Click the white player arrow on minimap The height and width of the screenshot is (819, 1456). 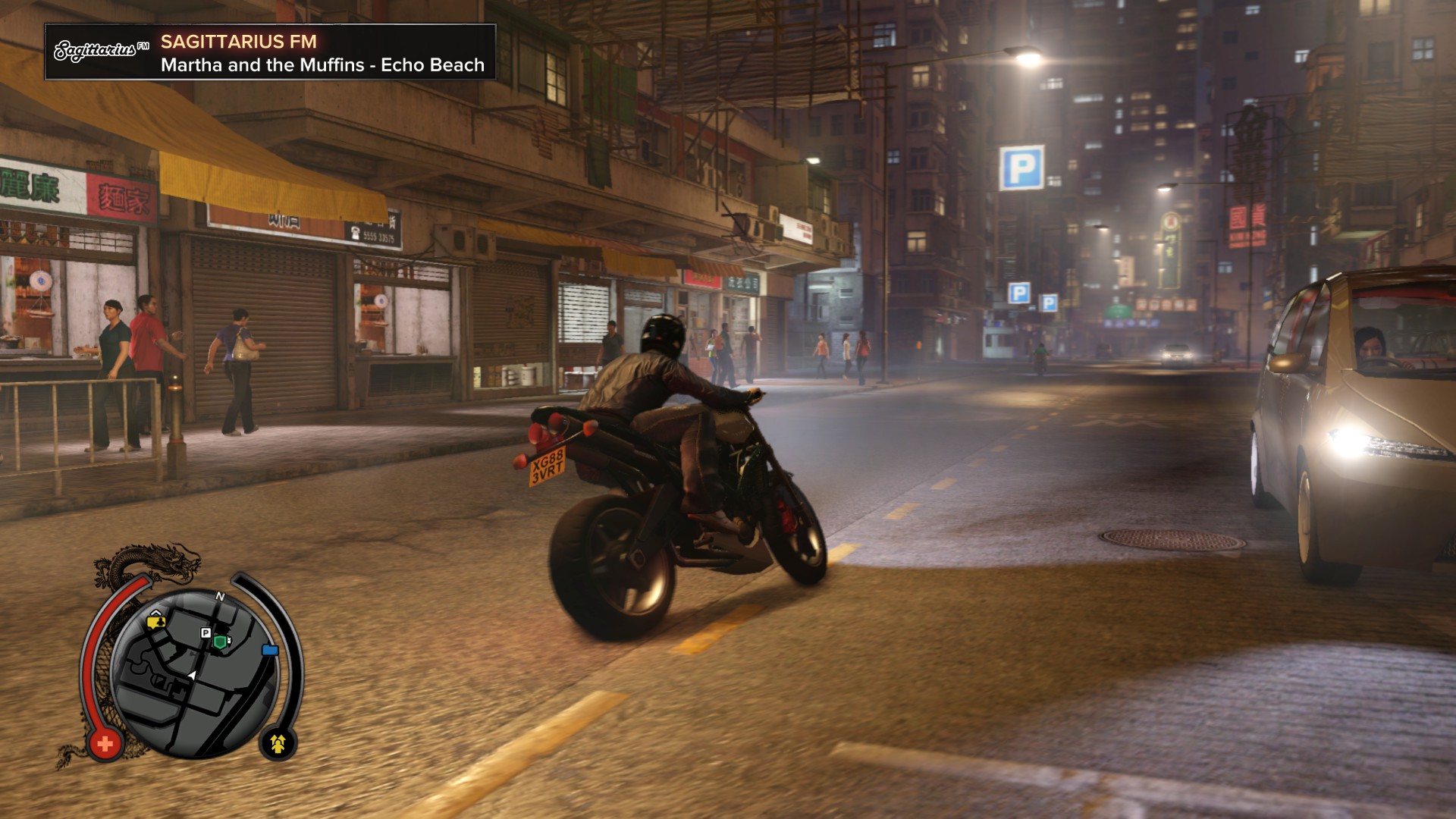point(193,674)
